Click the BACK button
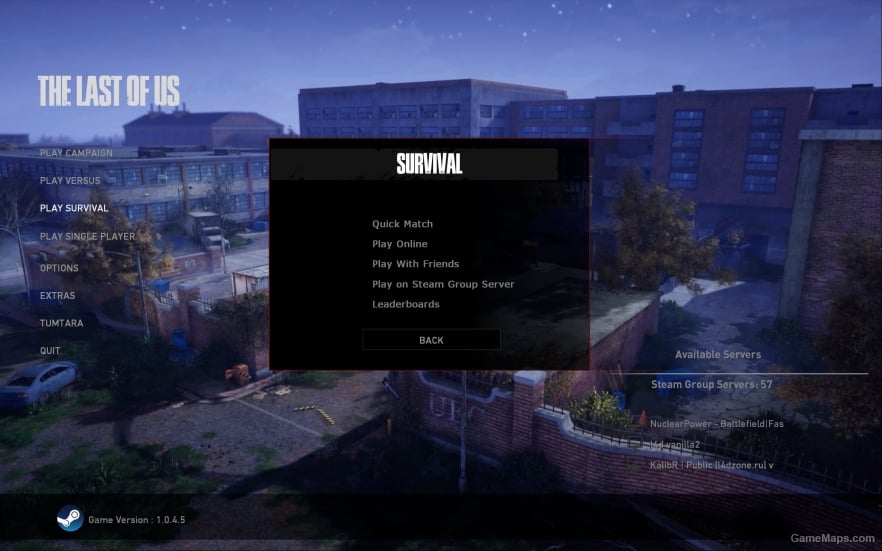The image size is (882, 551). tap(431, 340)
